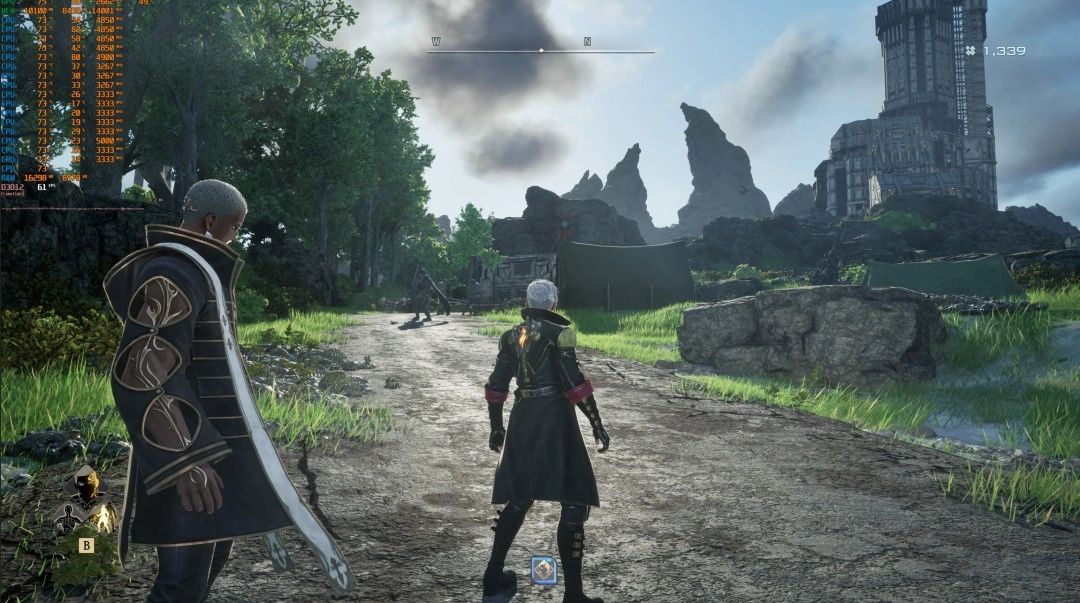Click the compass bar heading strip
This screenshot has width=1080, height=603.
[x=541, y=50]
